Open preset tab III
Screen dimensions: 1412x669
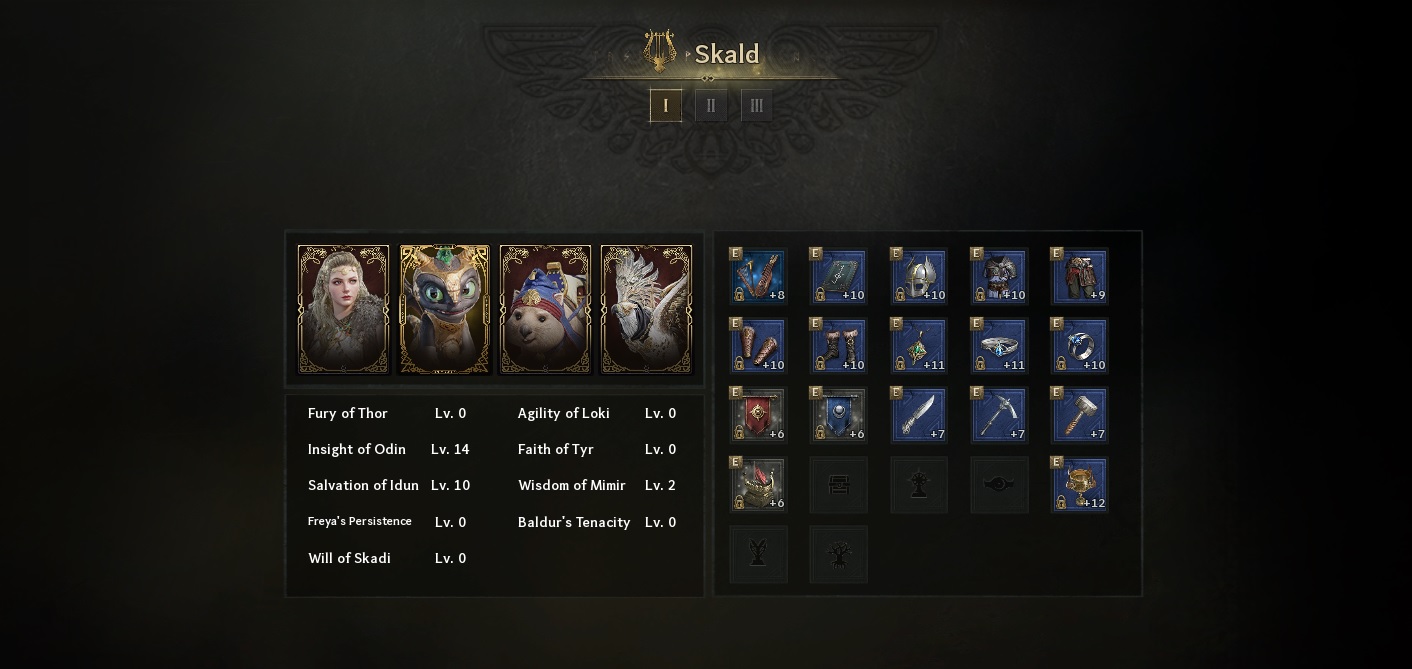756,106
